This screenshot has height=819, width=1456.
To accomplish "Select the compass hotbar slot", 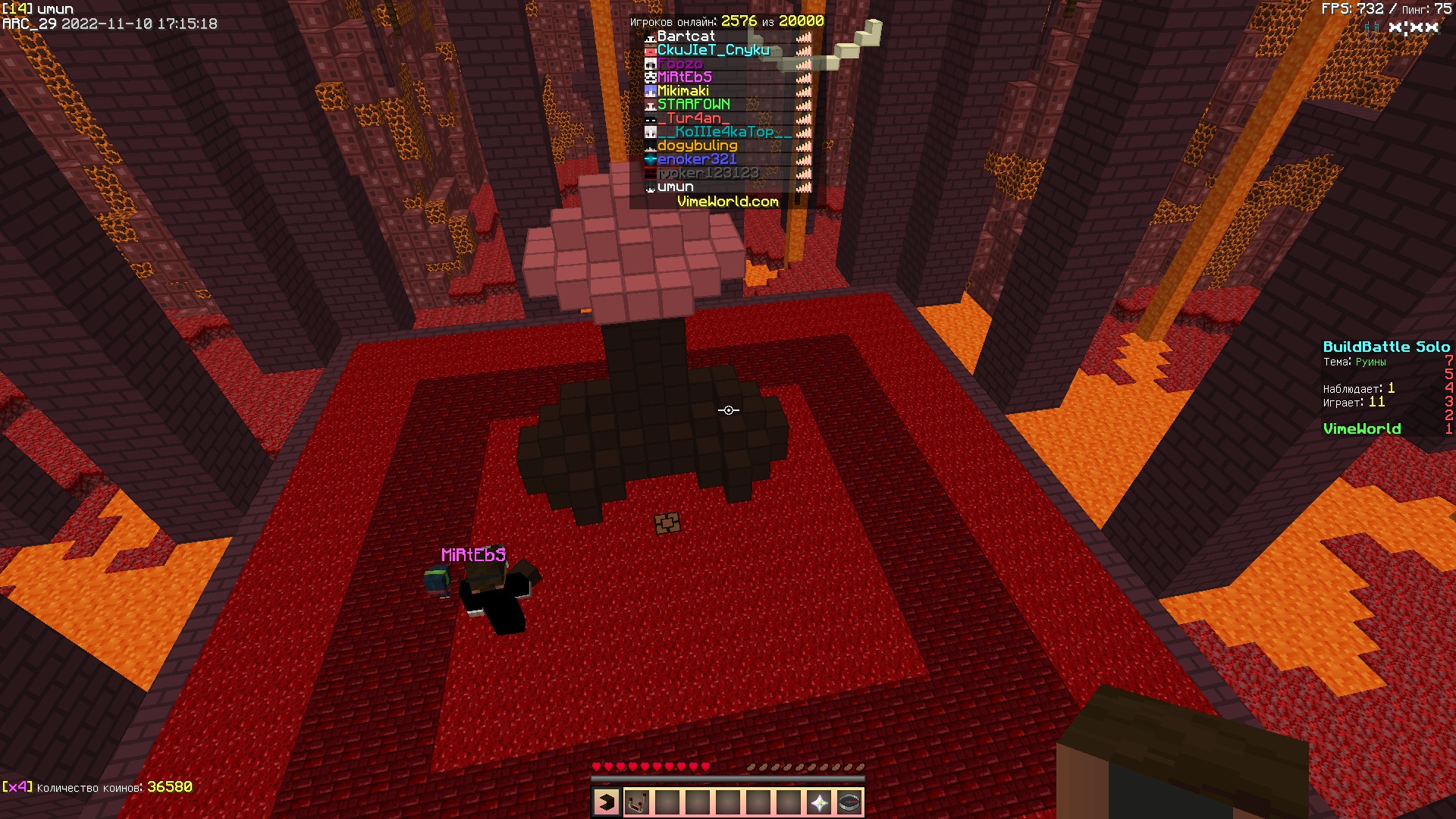I will (849, 802).
